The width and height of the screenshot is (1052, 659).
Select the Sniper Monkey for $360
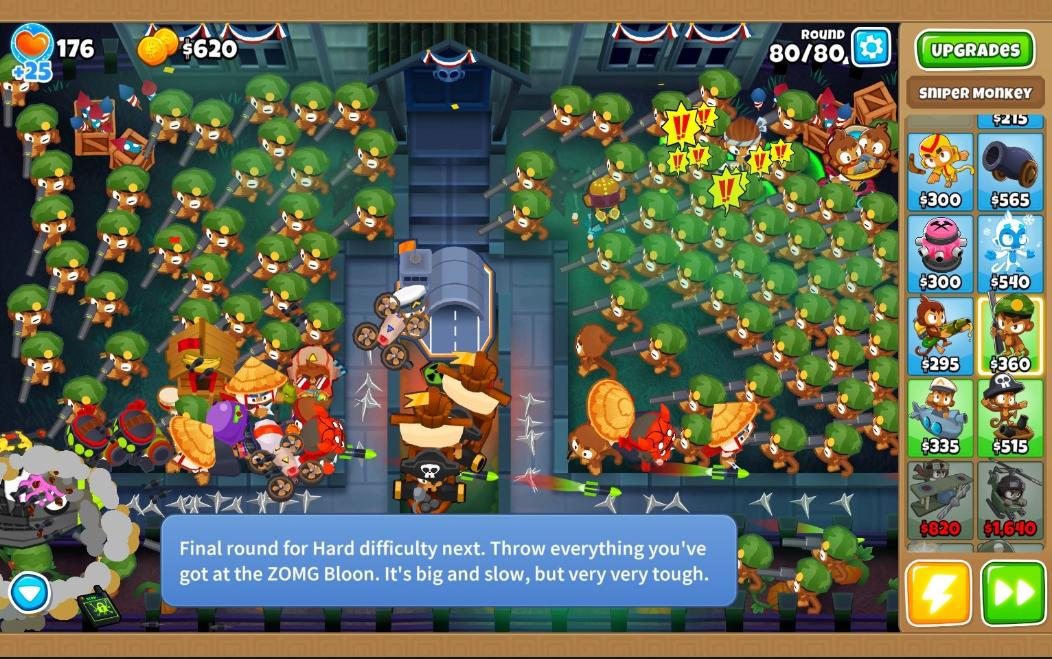pyautogui.click(x=1010, y=335)
